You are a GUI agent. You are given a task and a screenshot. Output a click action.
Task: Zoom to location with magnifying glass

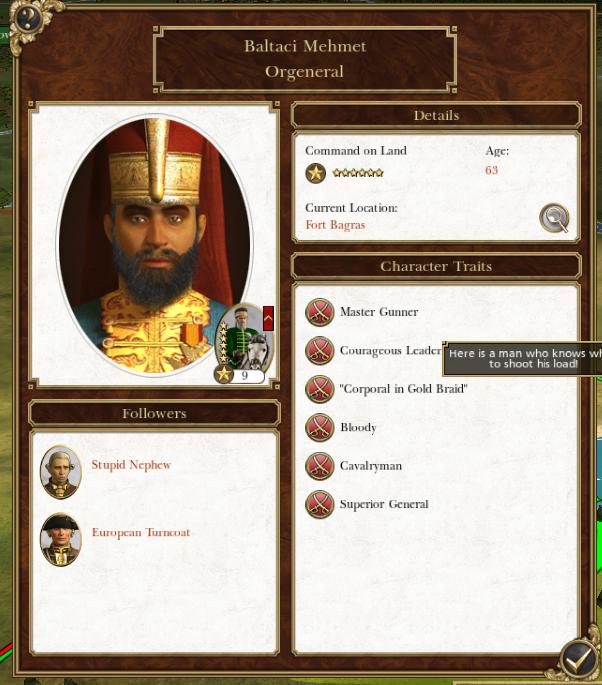554,217
